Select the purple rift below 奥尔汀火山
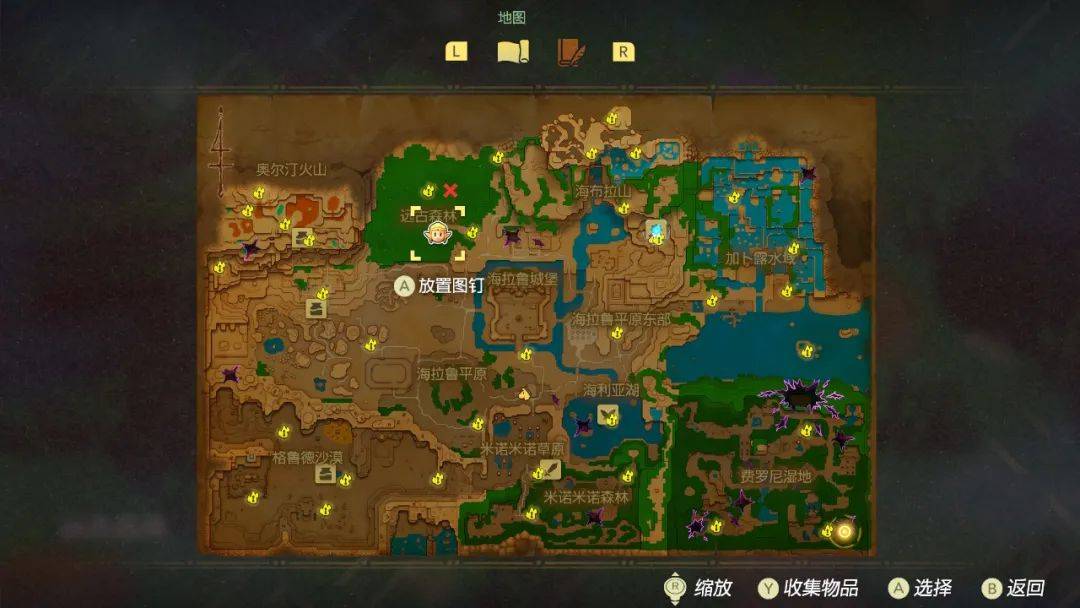This screenshot has height=608, width=1080. tap(248, 250)
